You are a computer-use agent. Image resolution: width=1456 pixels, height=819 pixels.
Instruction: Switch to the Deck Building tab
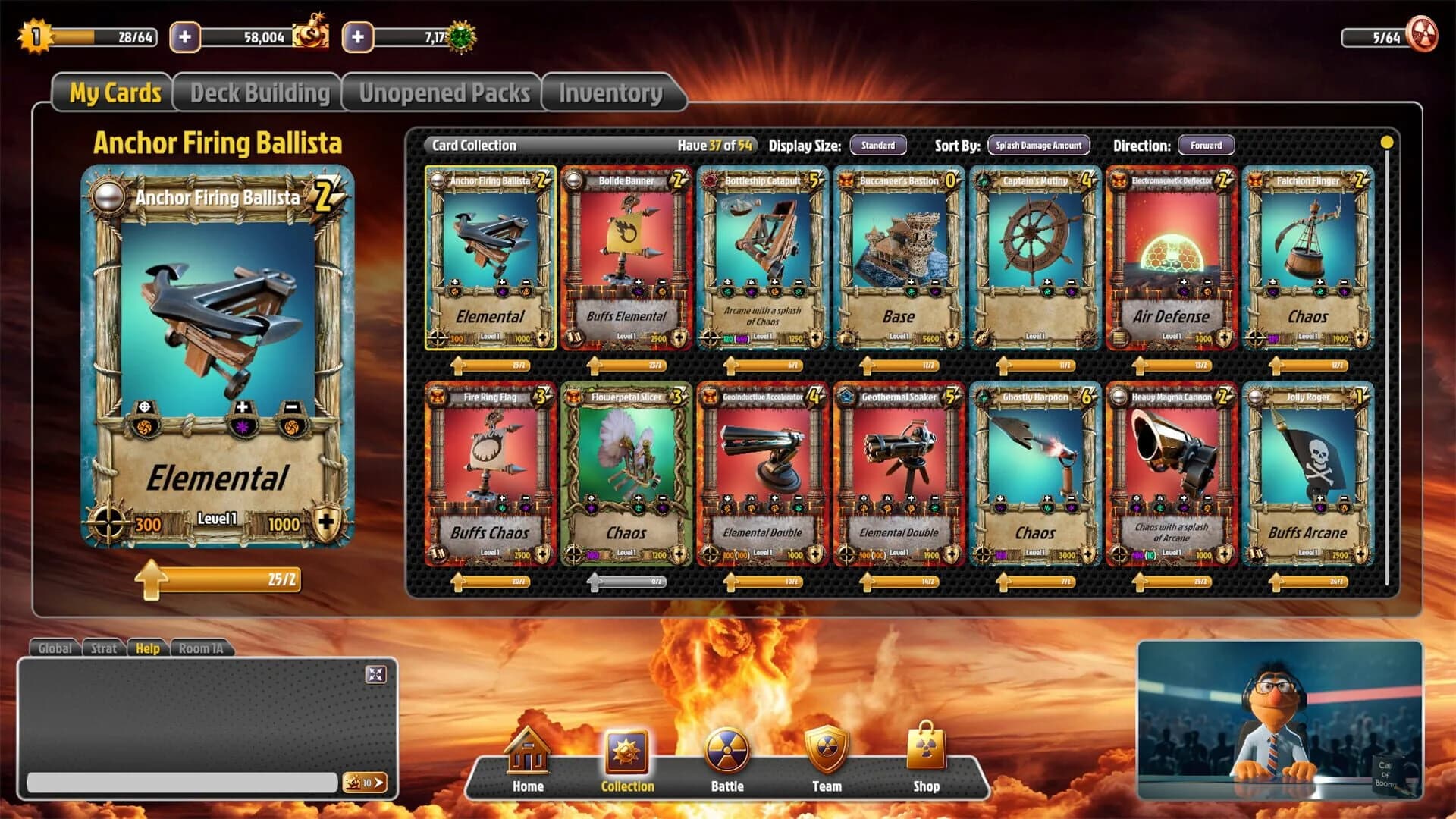tap(259, 92)
